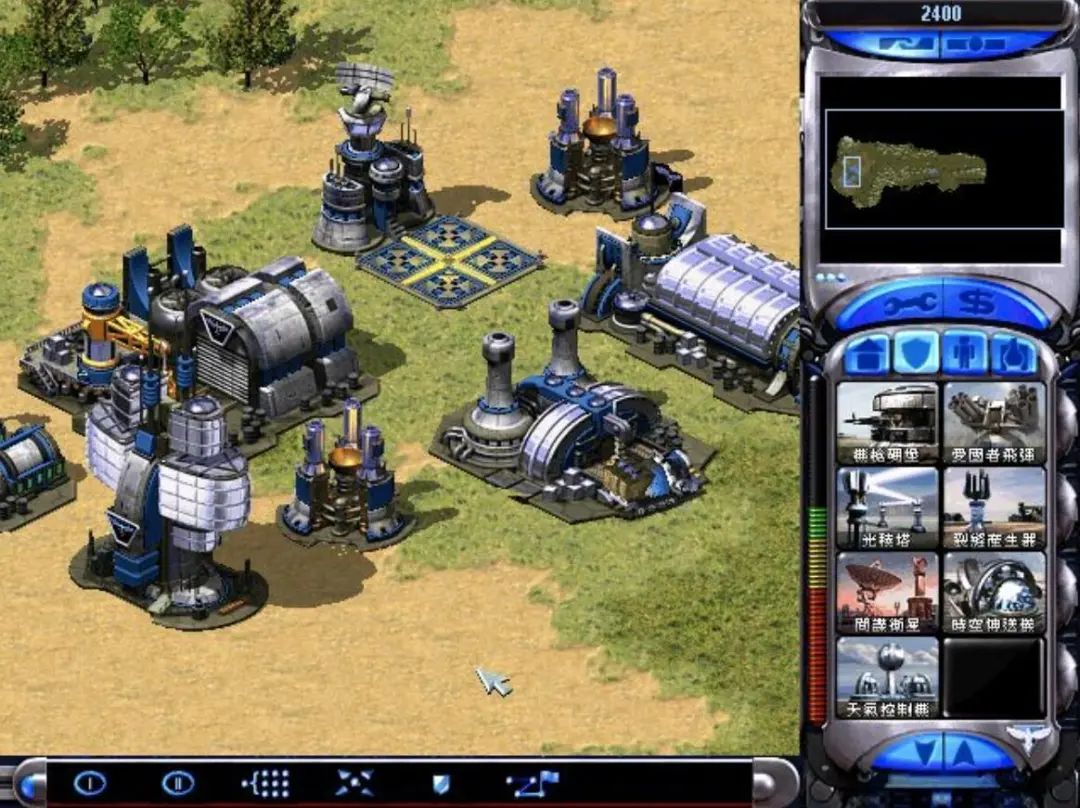Screen dimensions: 1080x808
Task: Switch to the infantry build tab
Action: [x=964, y=354]
